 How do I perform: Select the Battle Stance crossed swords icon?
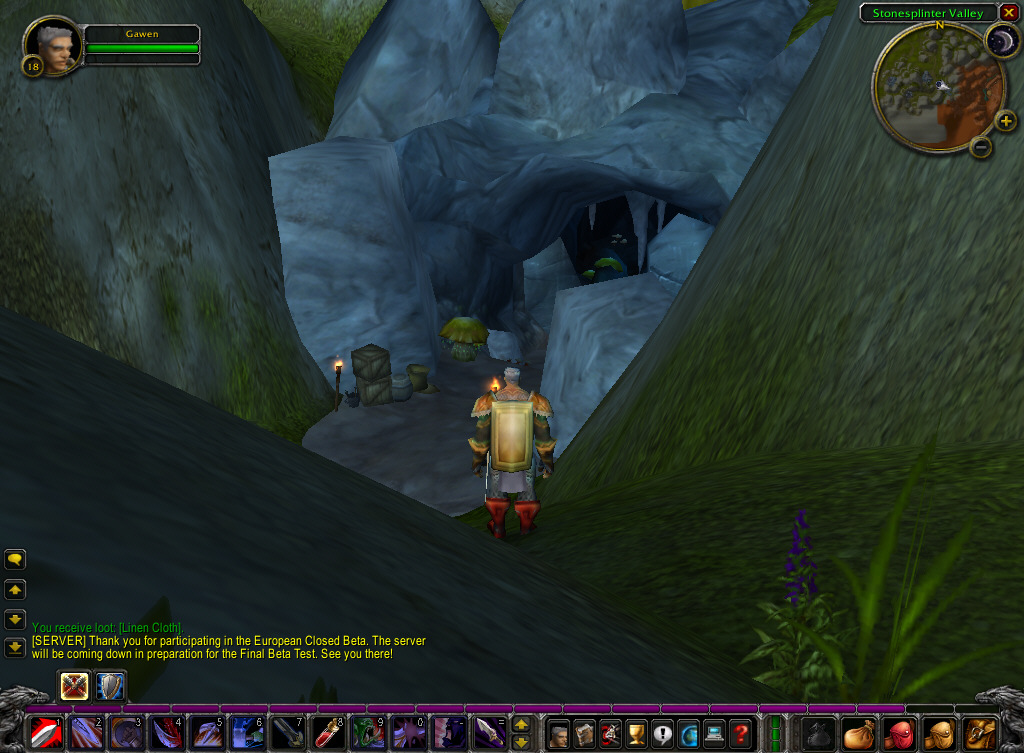pyautogui.click(x=75, y=686)
